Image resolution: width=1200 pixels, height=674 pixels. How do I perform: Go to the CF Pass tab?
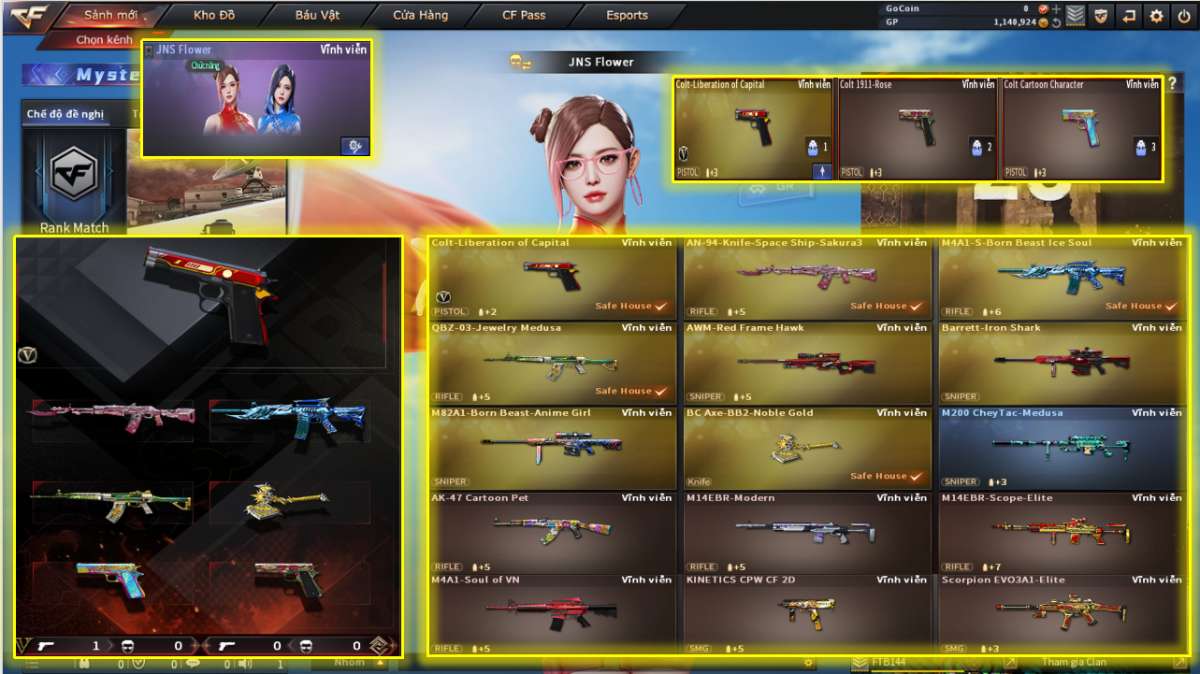pos(524,15)
